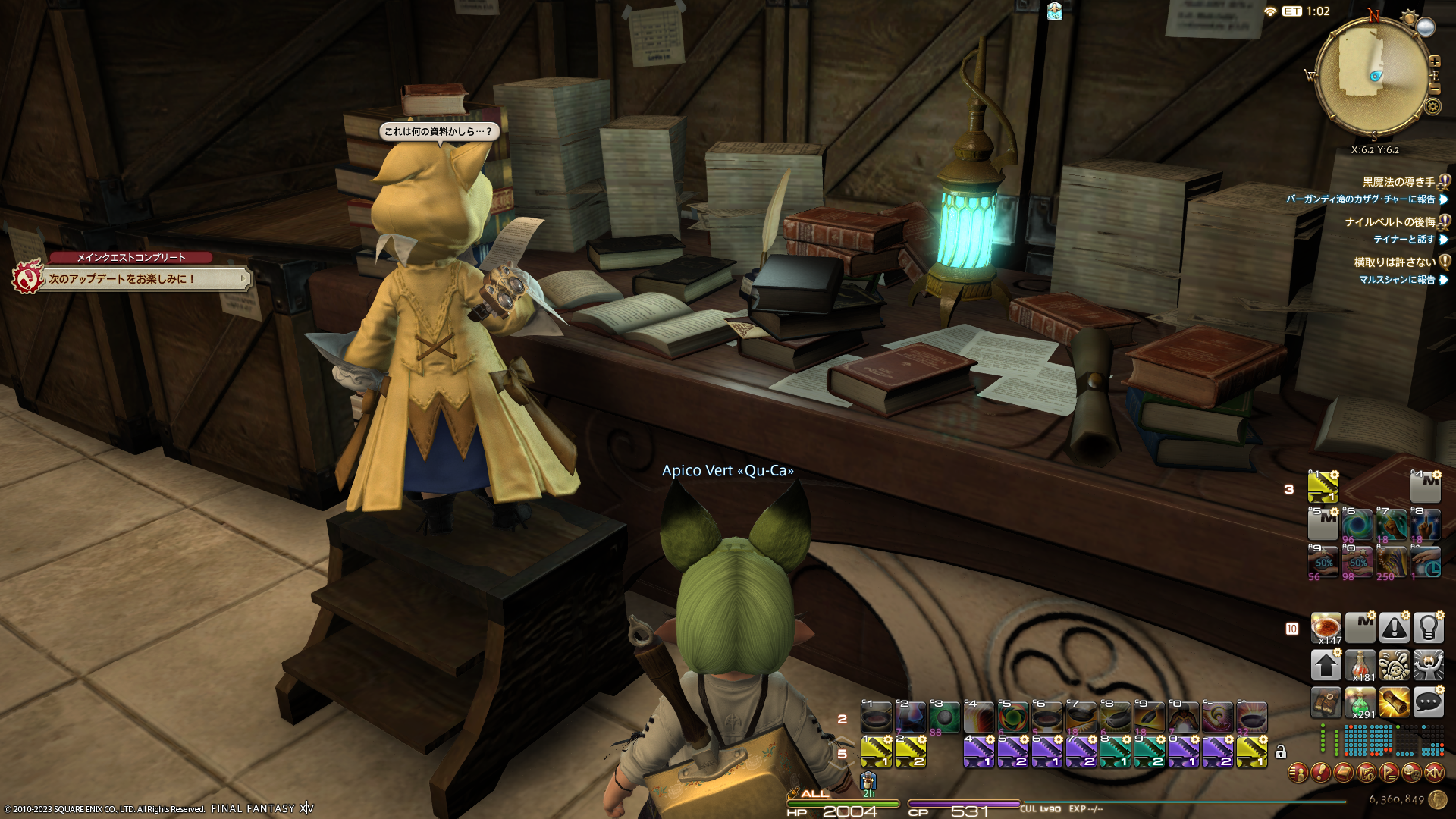Click the warning triangle hotbar icon

tap(1394, 628)
